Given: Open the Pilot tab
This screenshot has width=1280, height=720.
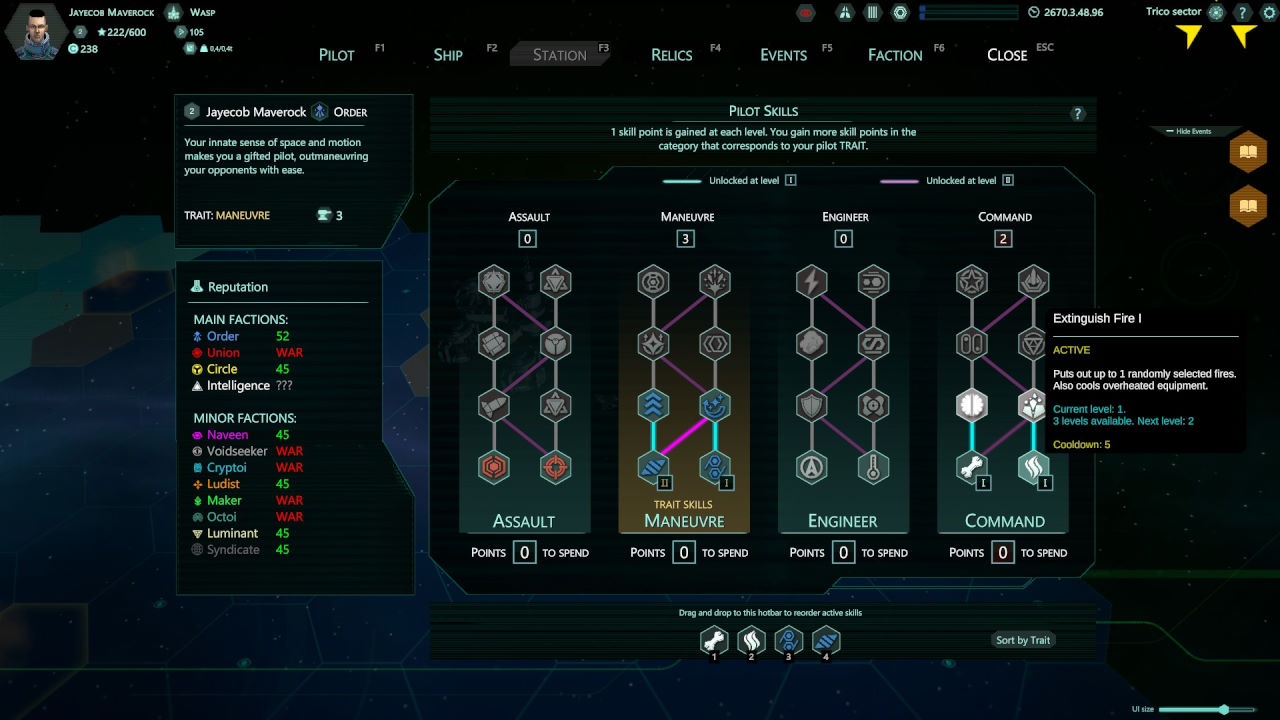Looking at the screenshot, I should tap(337, 55).
